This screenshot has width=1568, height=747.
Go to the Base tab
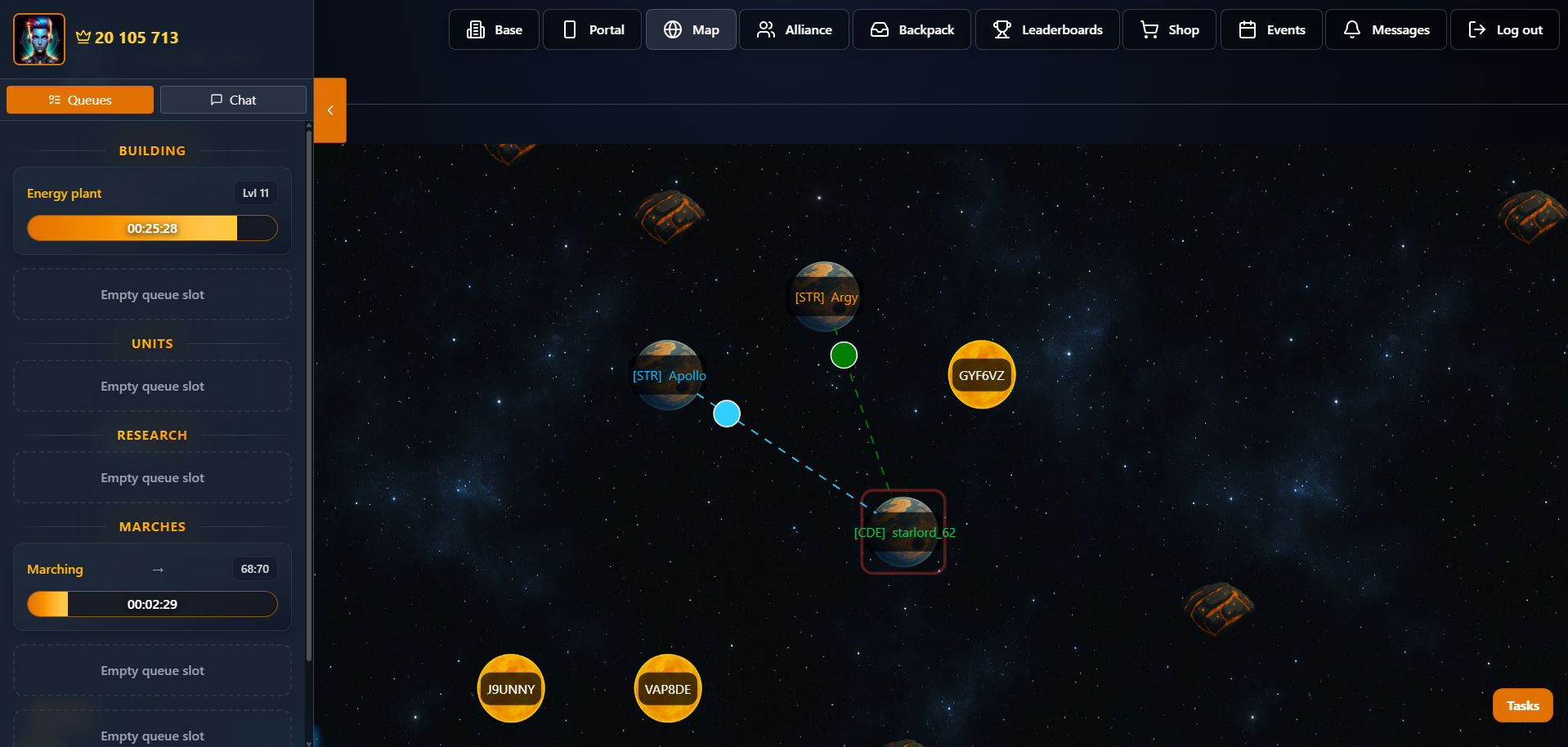pos(494,29)
